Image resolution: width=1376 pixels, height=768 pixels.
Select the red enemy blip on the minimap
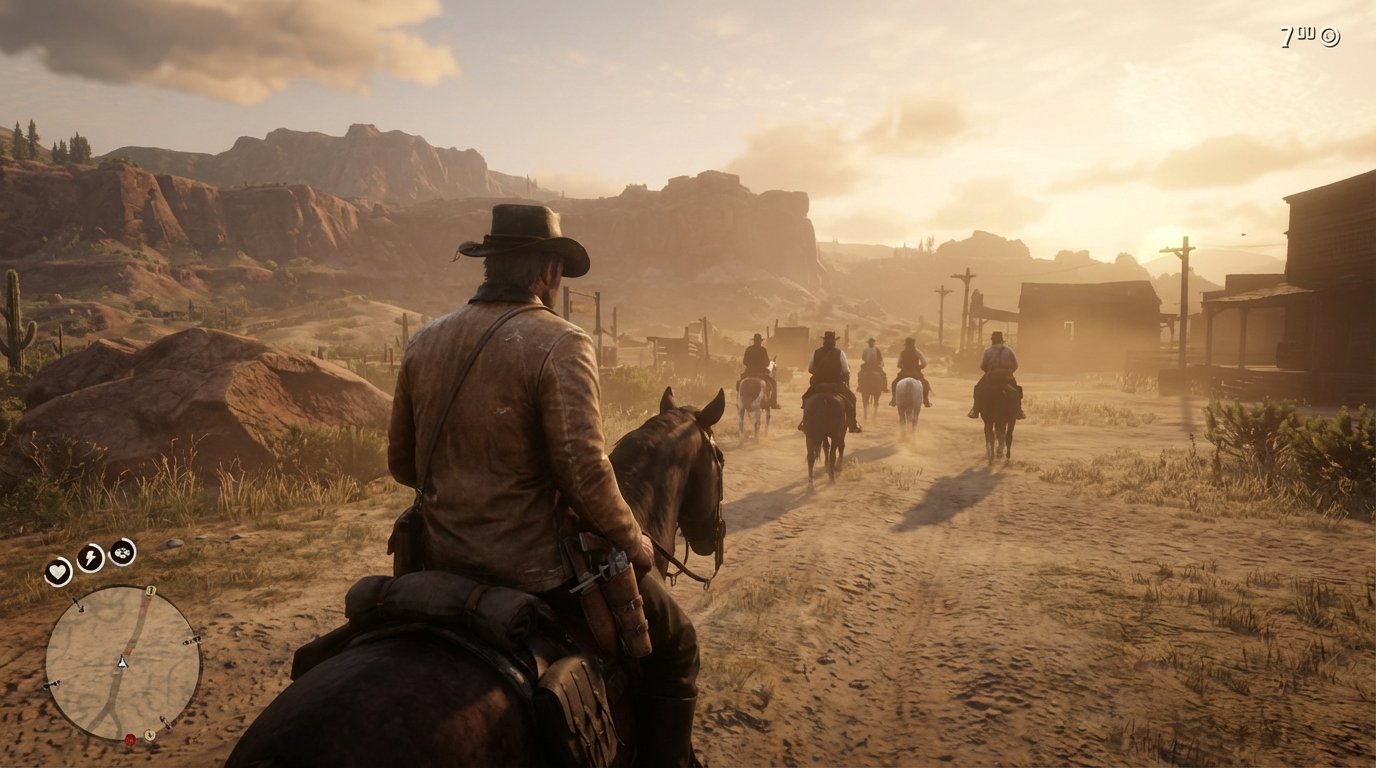130,737
